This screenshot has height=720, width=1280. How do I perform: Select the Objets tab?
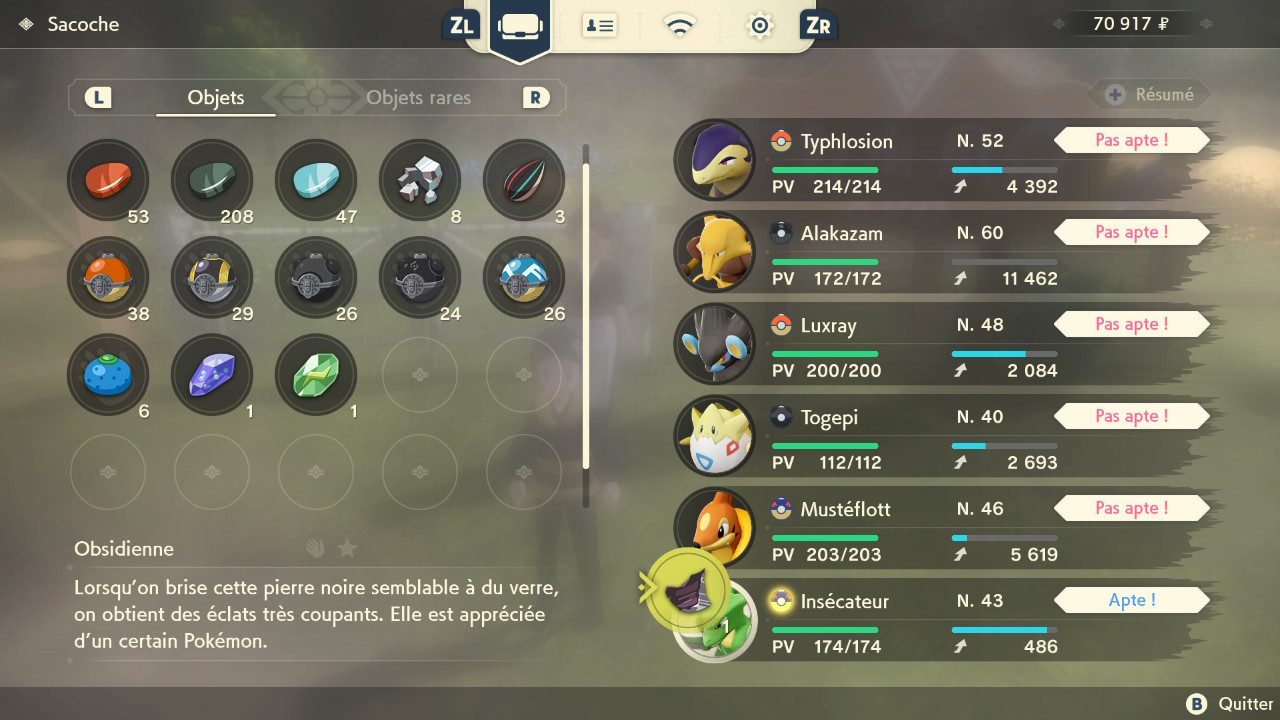tap(216, 98)
